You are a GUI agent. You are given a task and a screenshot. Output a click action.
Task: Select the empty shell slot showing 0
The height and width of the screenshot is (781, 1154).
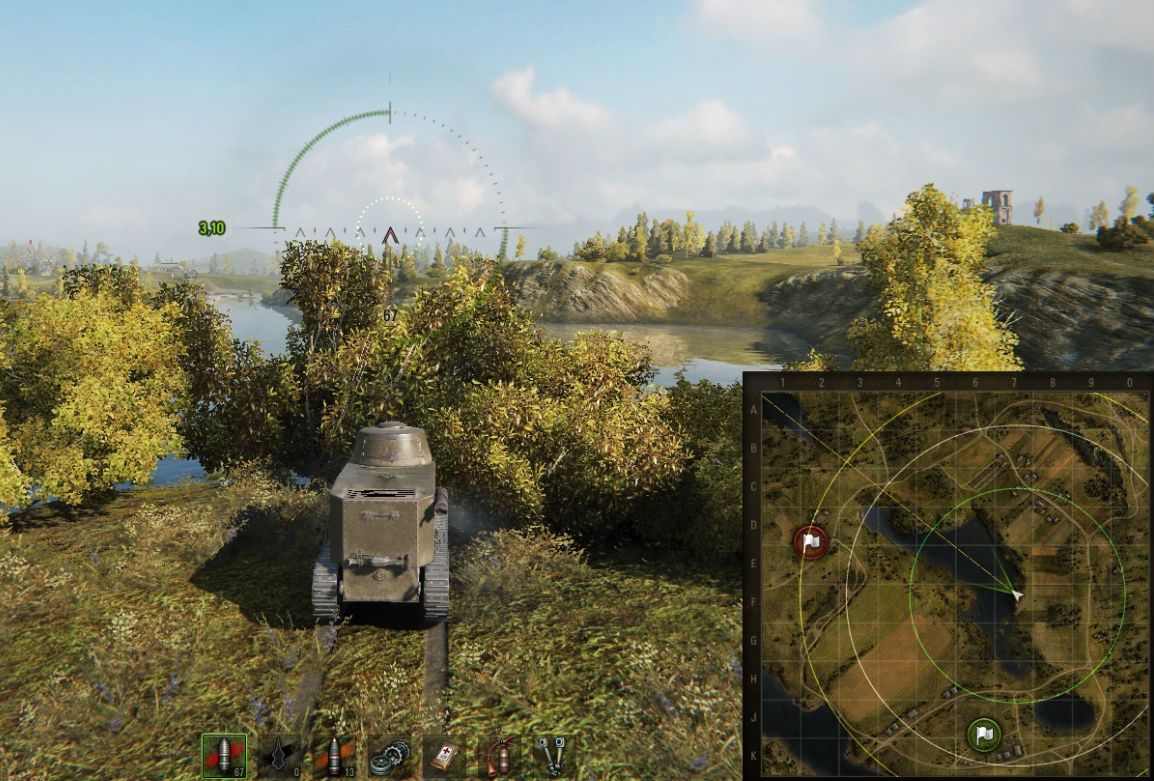tap(279, 755)
